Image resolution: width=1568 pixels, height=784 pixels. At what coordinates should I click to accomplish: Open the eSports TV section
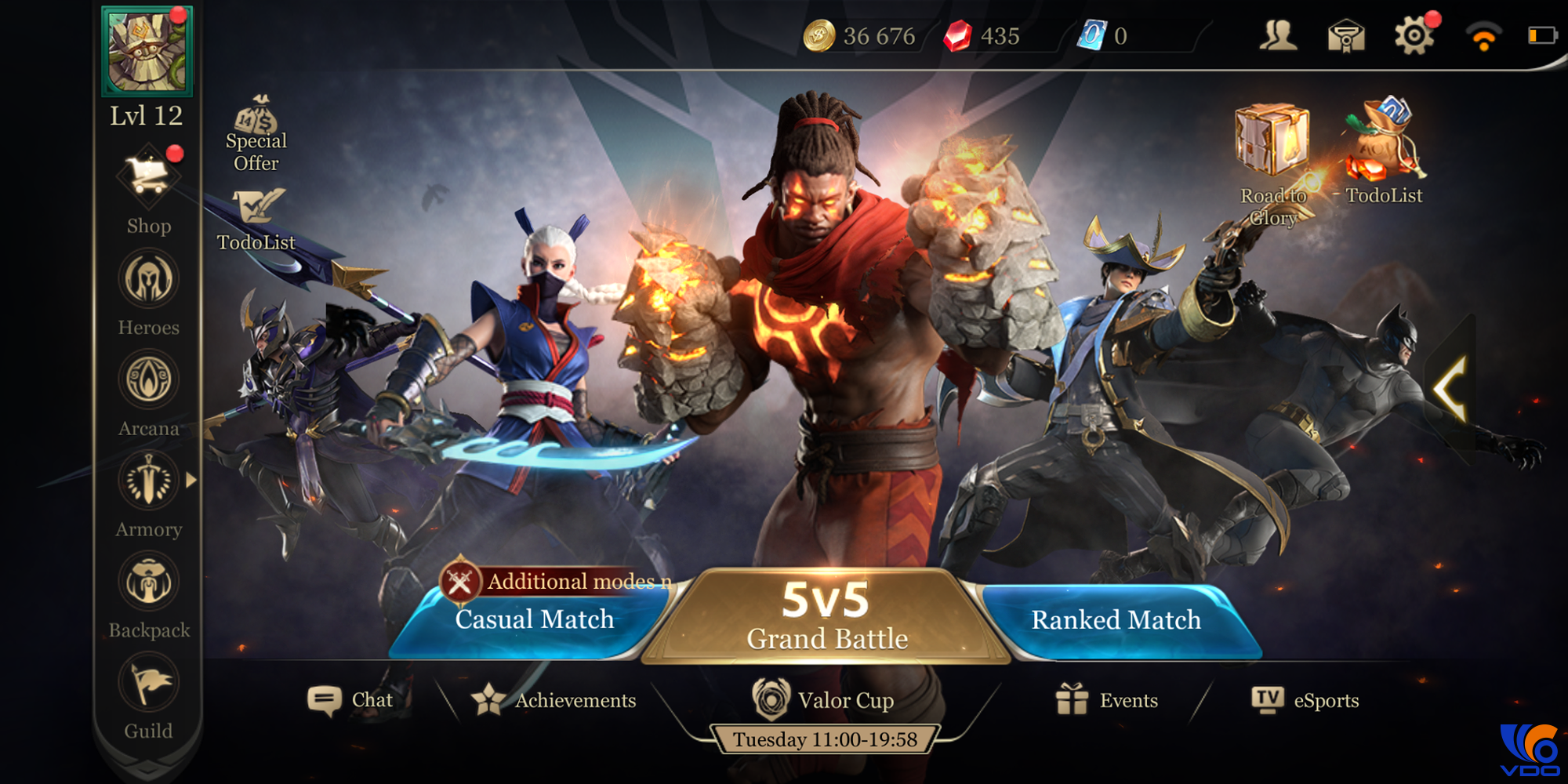1305,700
